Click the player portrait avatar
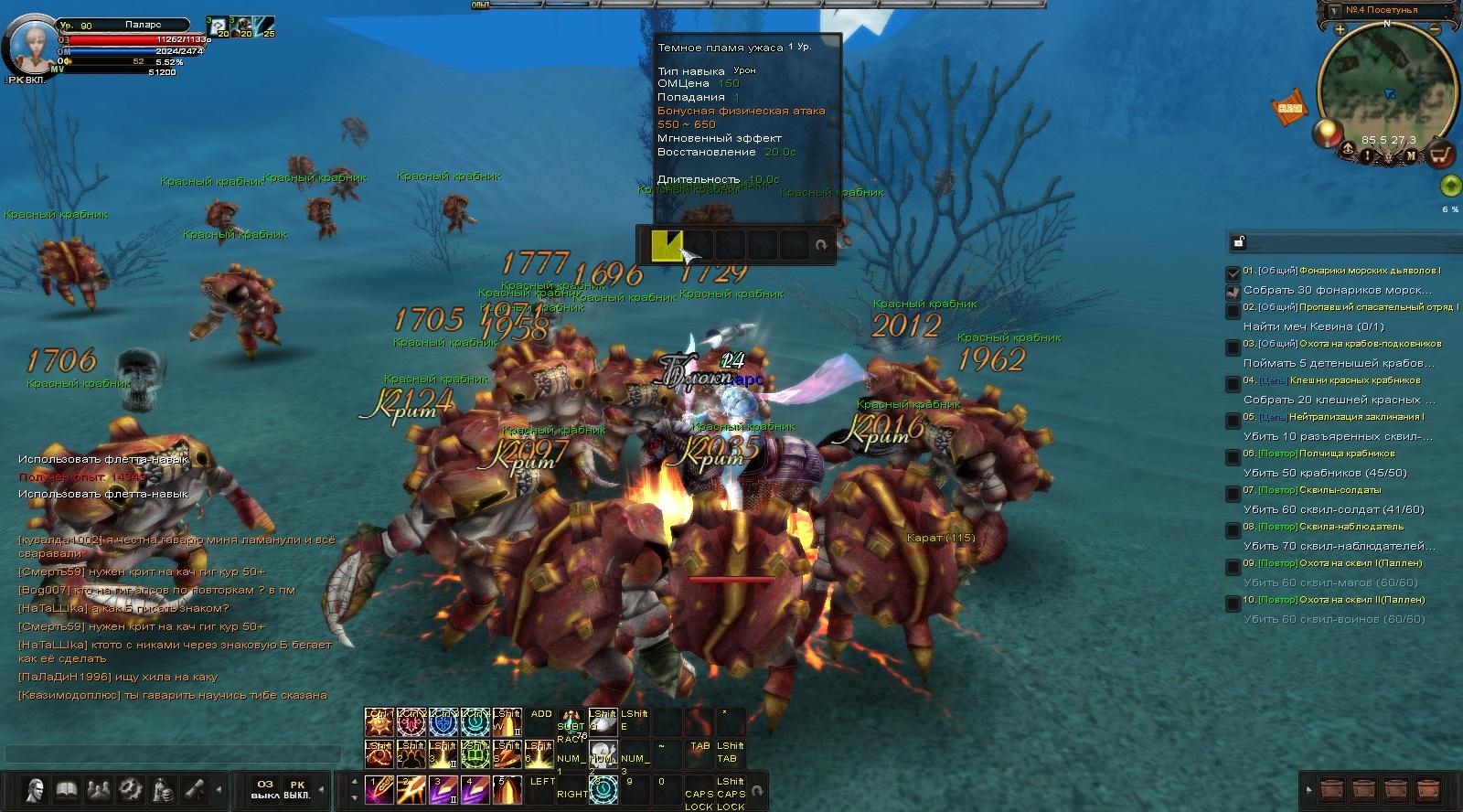The width and height of the screenshot is (1463, 812). pyautogui.click(x=30, y=43)
